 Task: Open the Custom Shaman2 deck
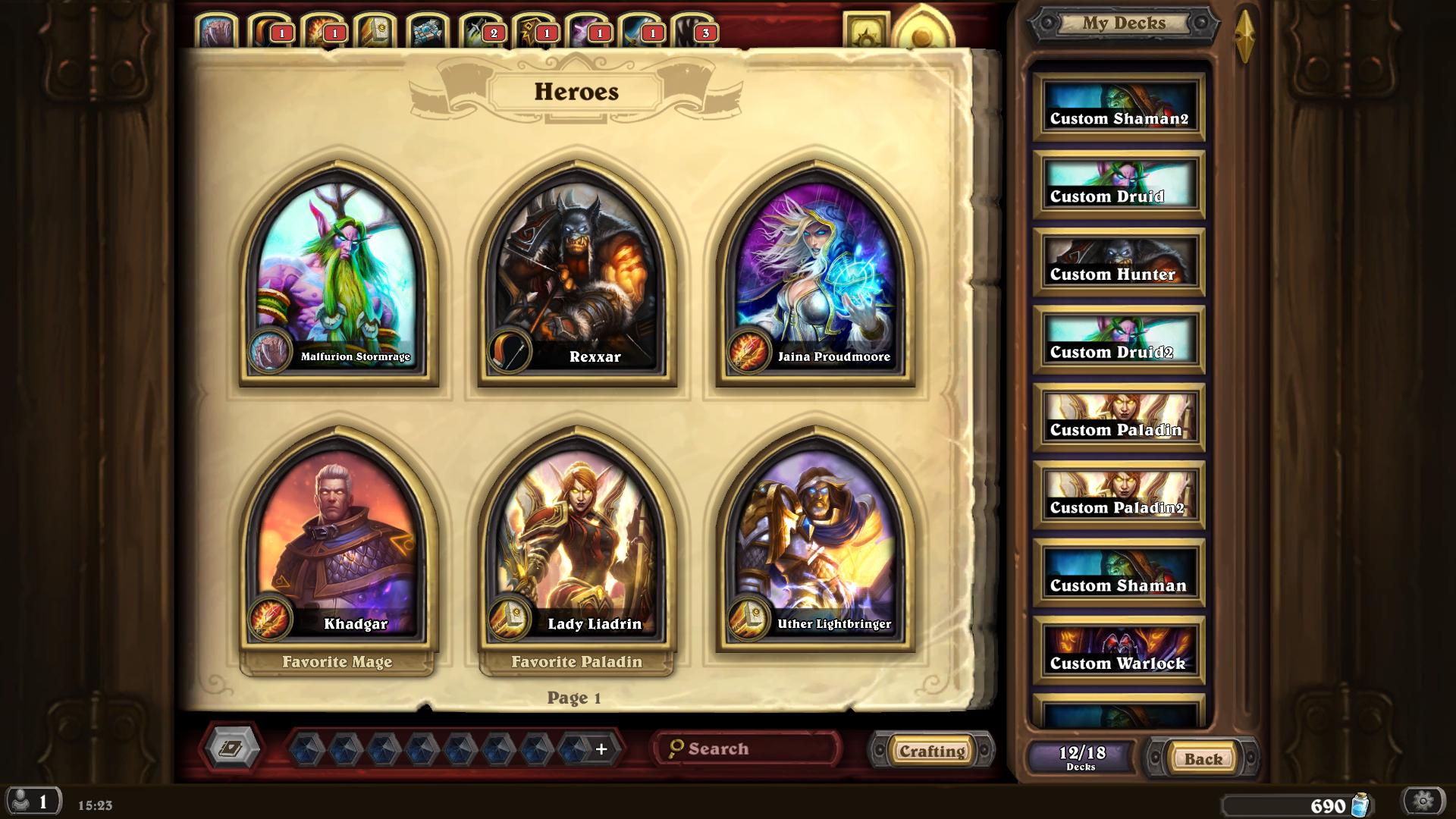pyautogui.click(x=1119, y=108)
